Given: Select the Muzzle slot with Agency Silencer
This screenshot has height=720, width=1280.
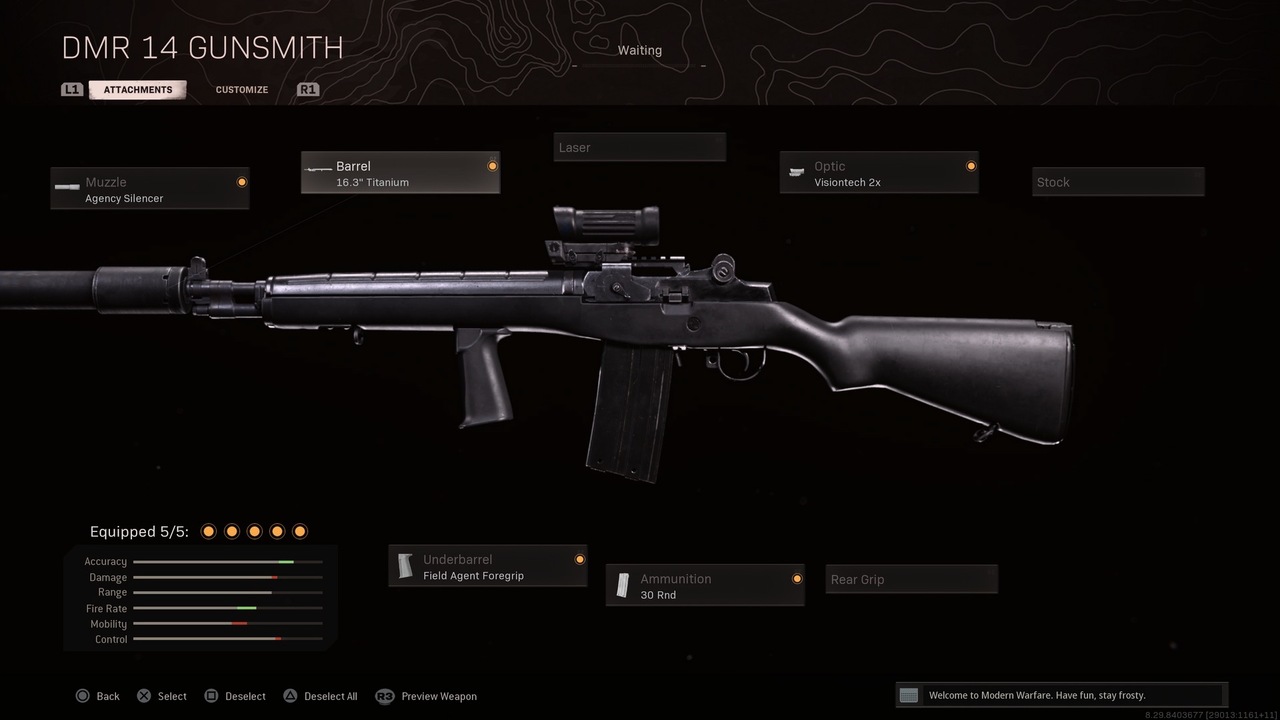Looking at the screenshot, I should (x=150, y=189).
